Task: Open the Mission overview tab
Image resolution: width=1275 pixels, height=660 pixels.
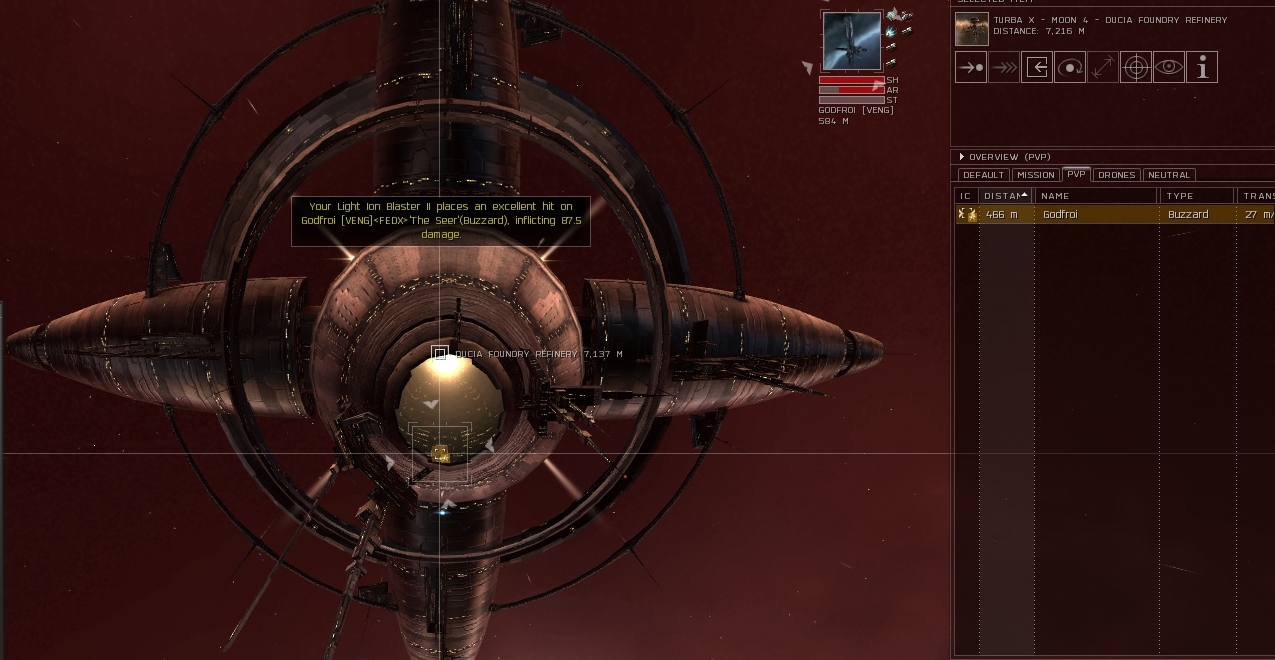Action: pos(1035,175)
